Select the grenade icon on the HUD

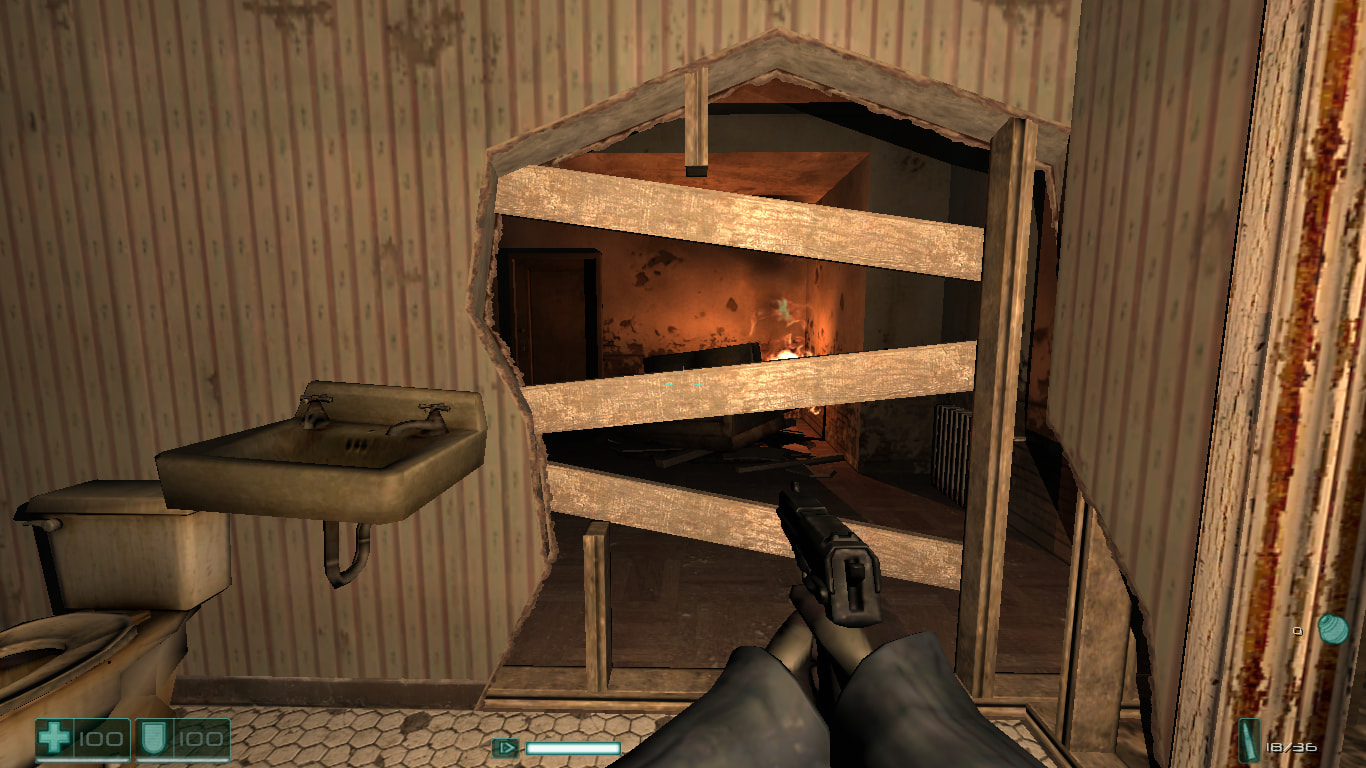tap(1332, 628)
